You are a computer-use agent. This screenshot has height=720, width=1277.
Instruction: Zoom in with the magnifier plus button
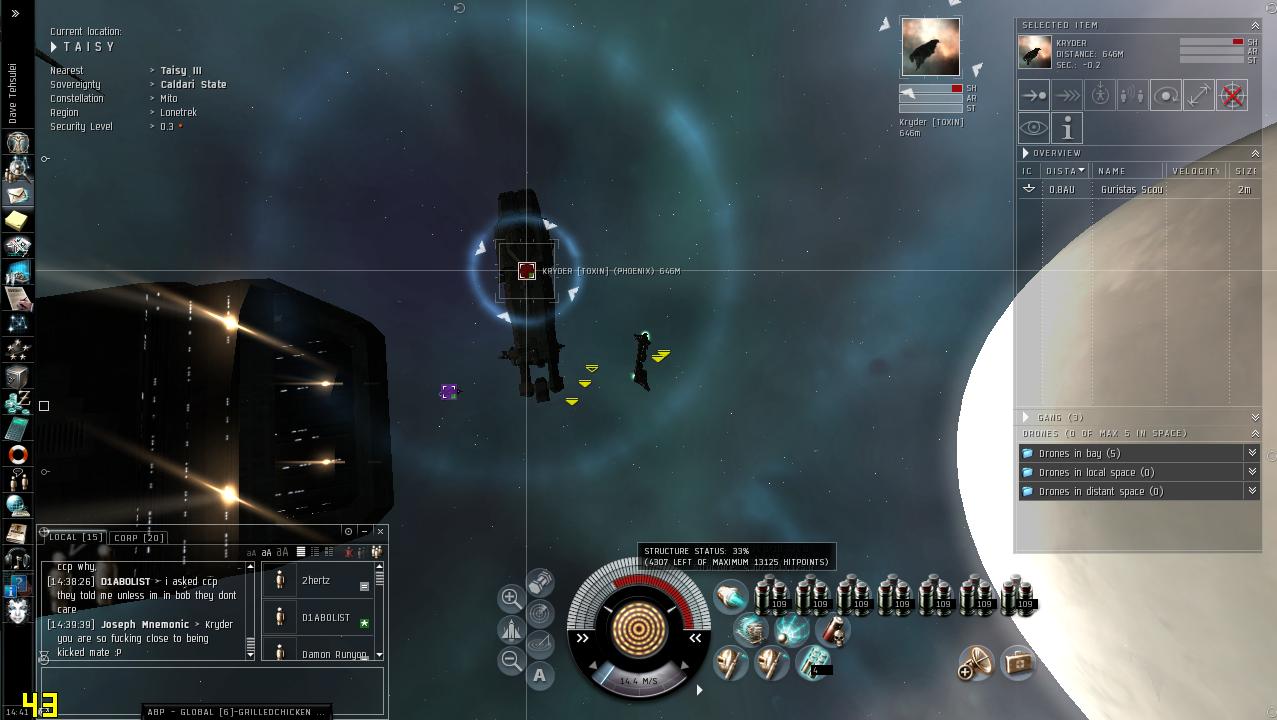511,598
